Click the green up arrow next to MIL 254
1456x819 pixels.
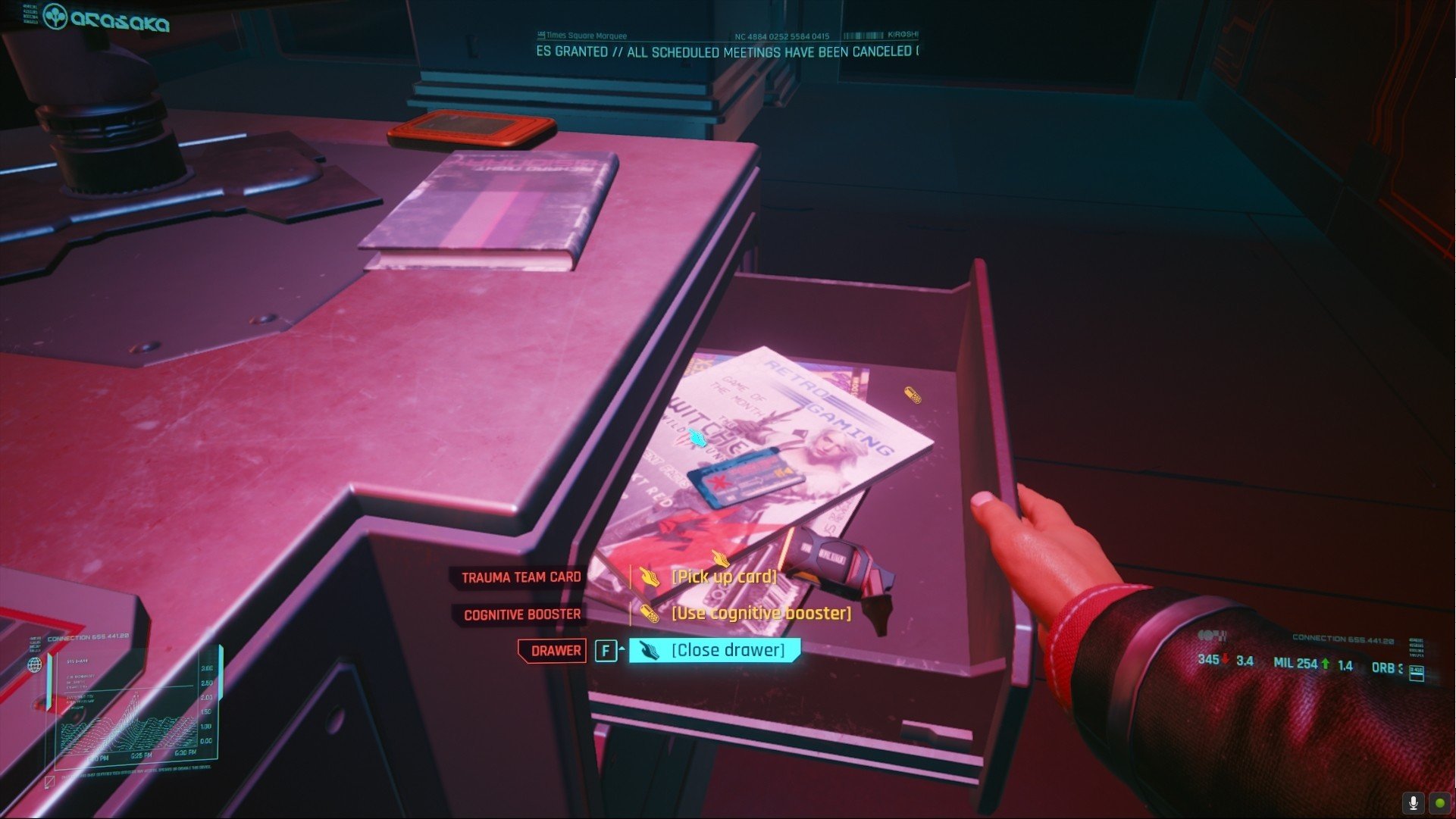point(1325,662)
